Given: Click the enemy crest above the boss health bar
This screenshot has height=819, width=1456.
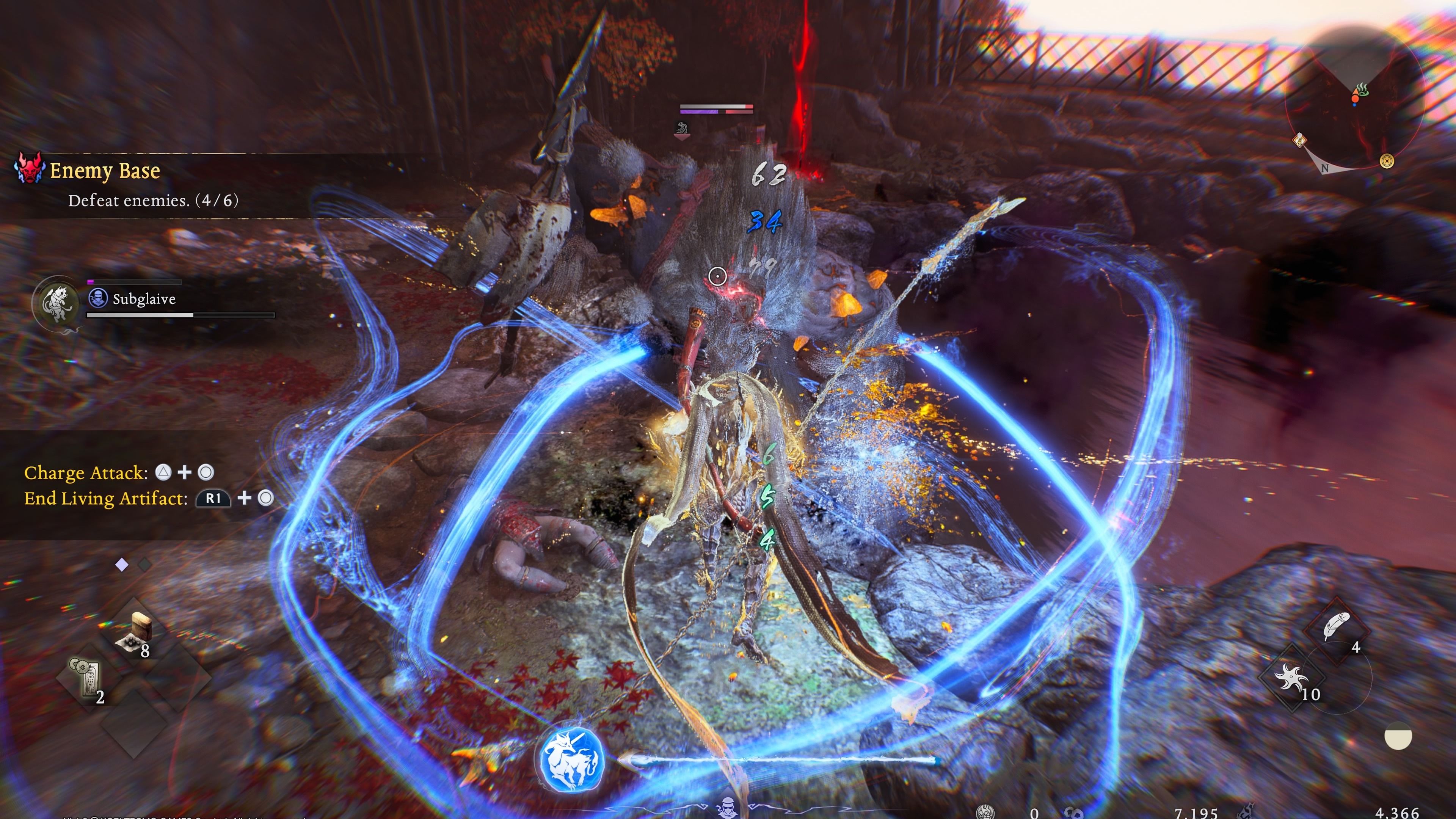Looking at the screenshot, I should [683, 128].
